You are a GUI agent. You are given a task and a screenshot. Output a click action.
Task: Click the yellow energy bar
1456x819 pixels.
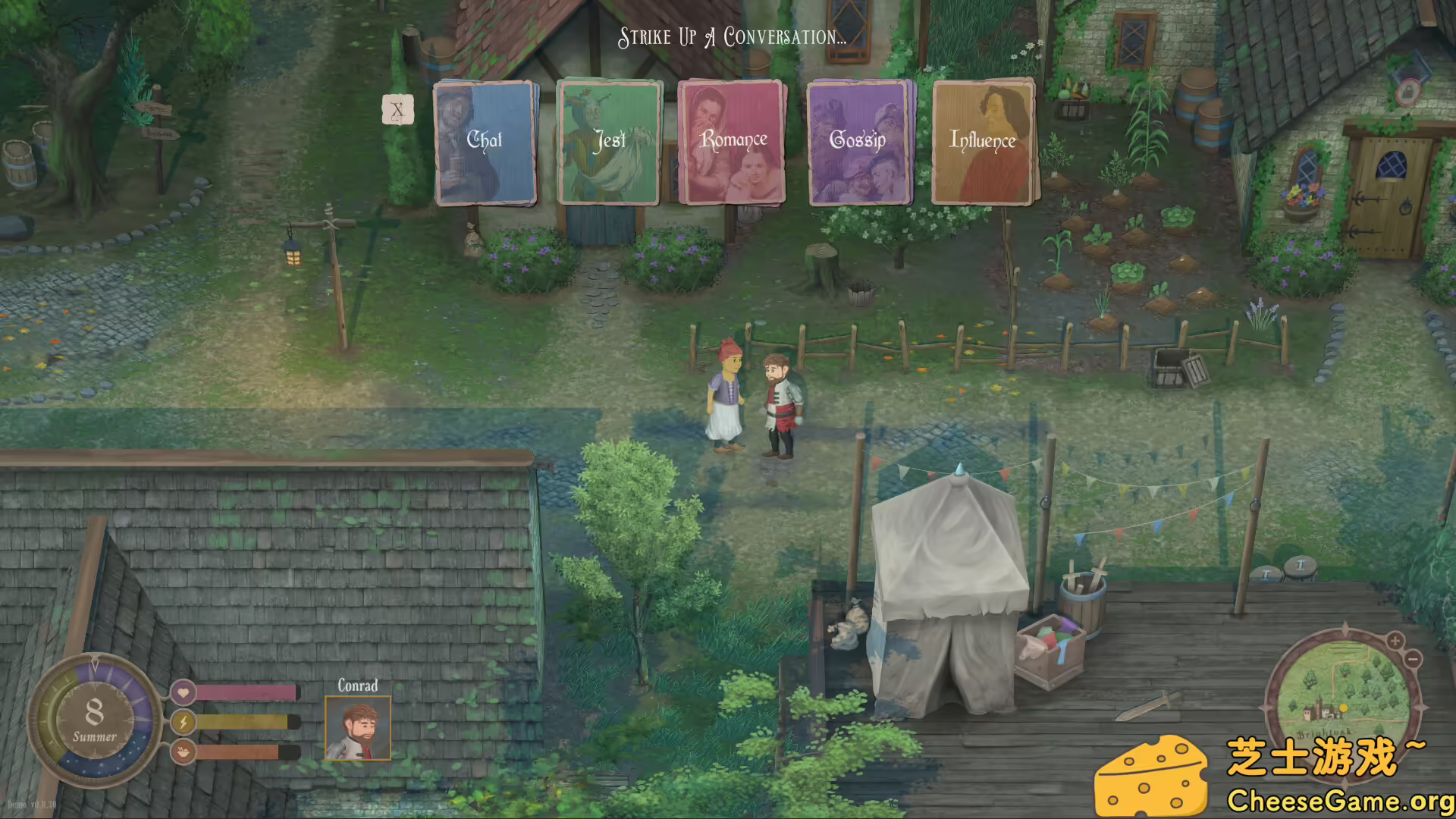point(243,722)
